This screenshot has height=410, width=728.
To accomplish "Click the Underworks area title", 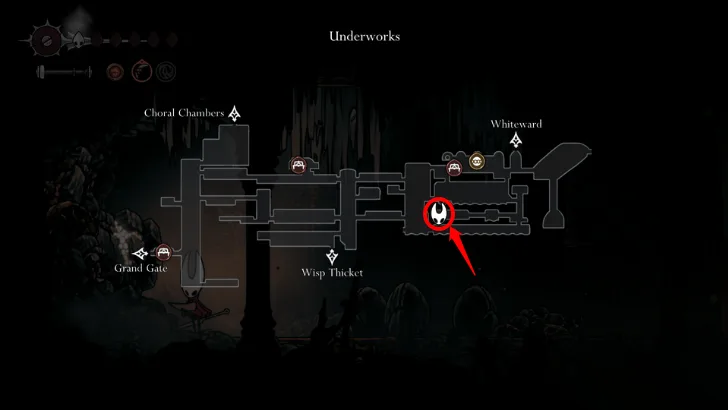I will (x=364, y=37).
